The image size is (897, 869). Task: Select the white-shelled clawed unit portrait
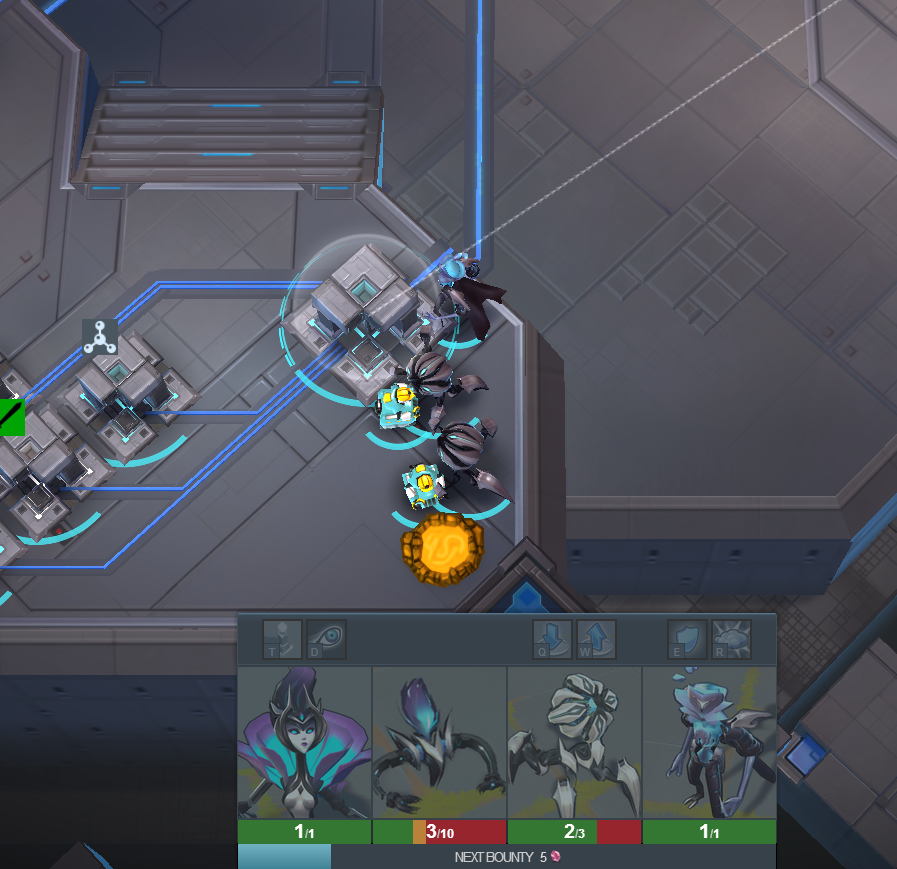[x=574, y=742]
